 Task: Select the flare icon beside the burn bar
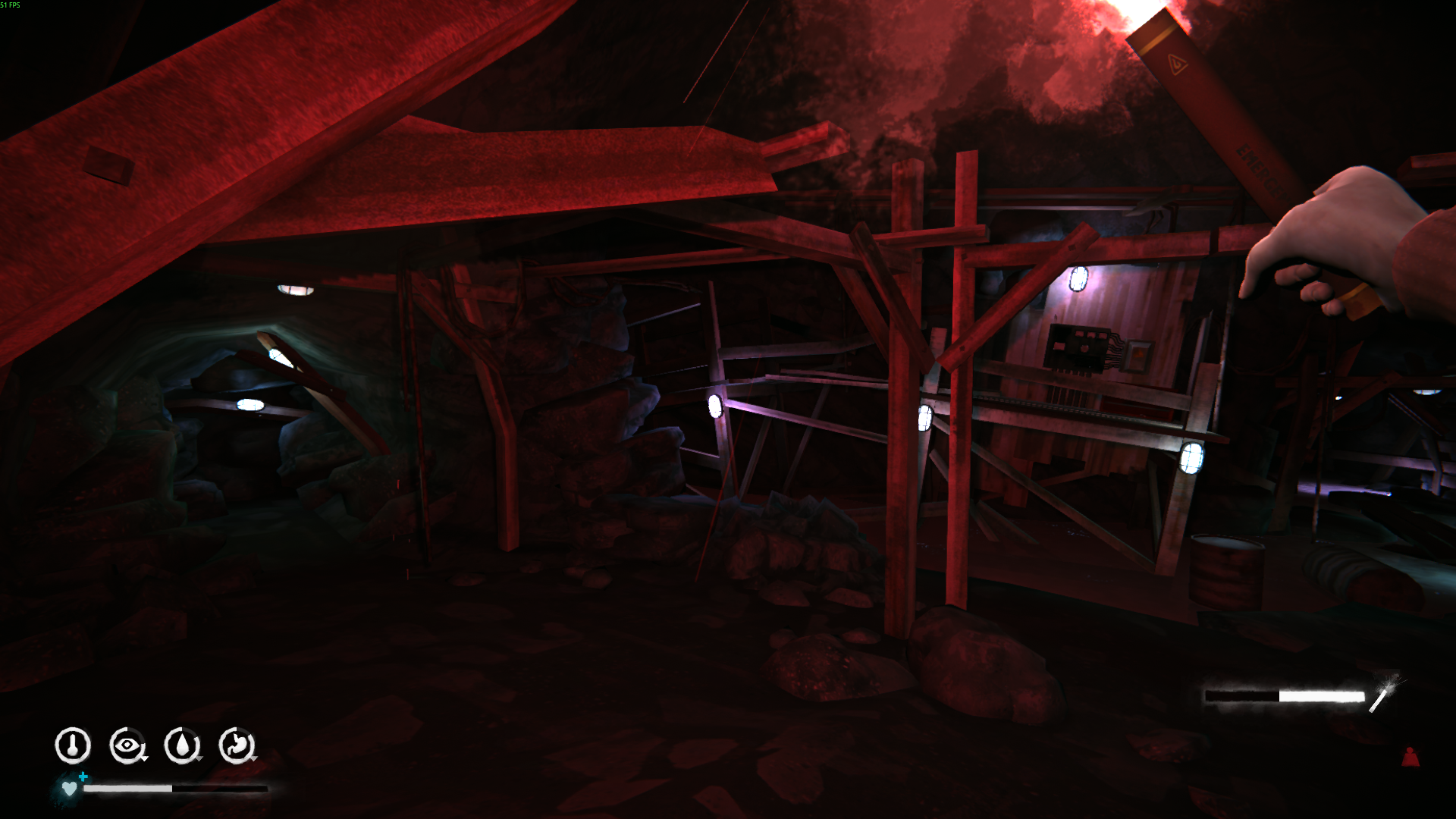(x=1383, y=693)
